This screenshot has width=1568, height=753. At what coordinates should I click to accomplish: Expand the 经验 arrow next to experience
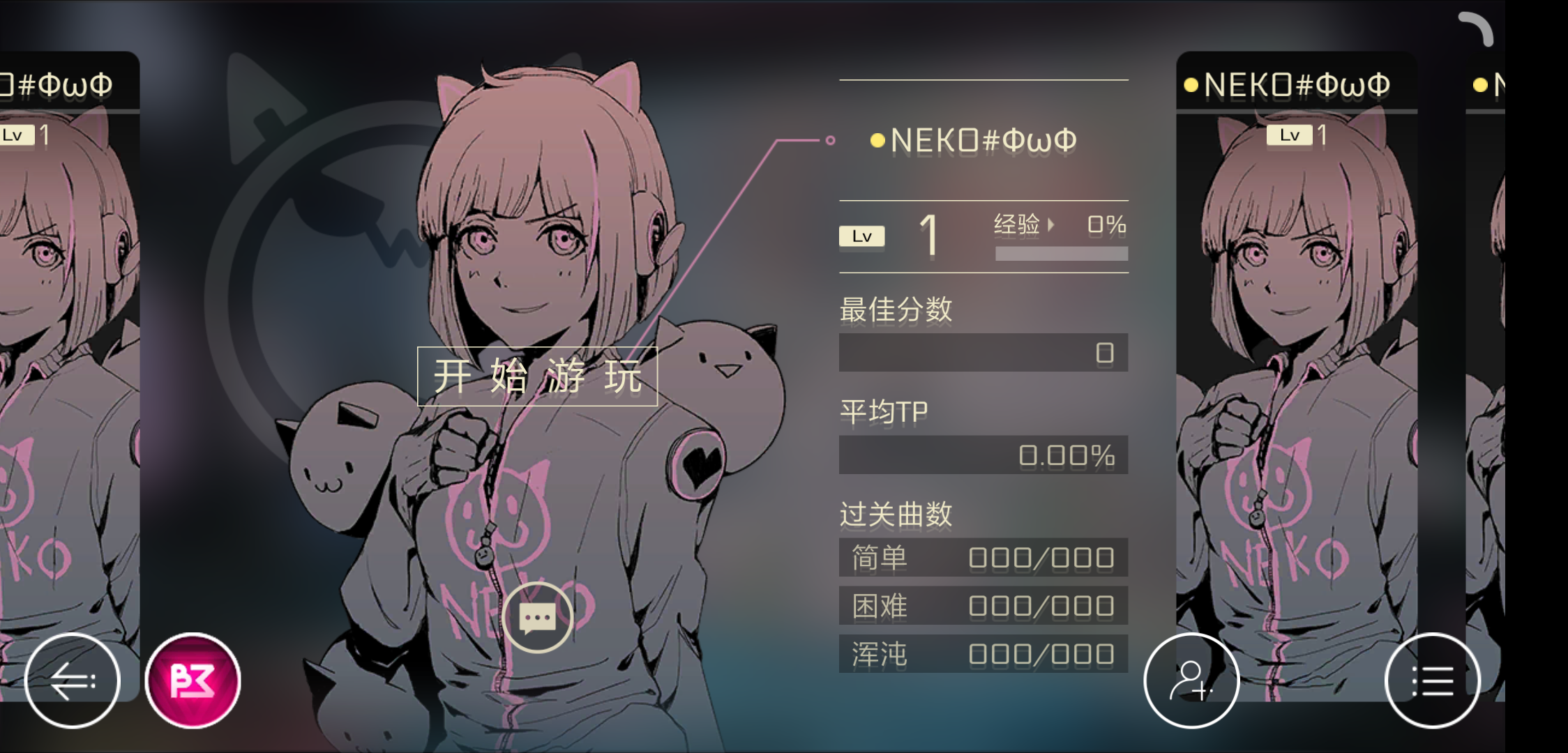(x=1052, y=225)
